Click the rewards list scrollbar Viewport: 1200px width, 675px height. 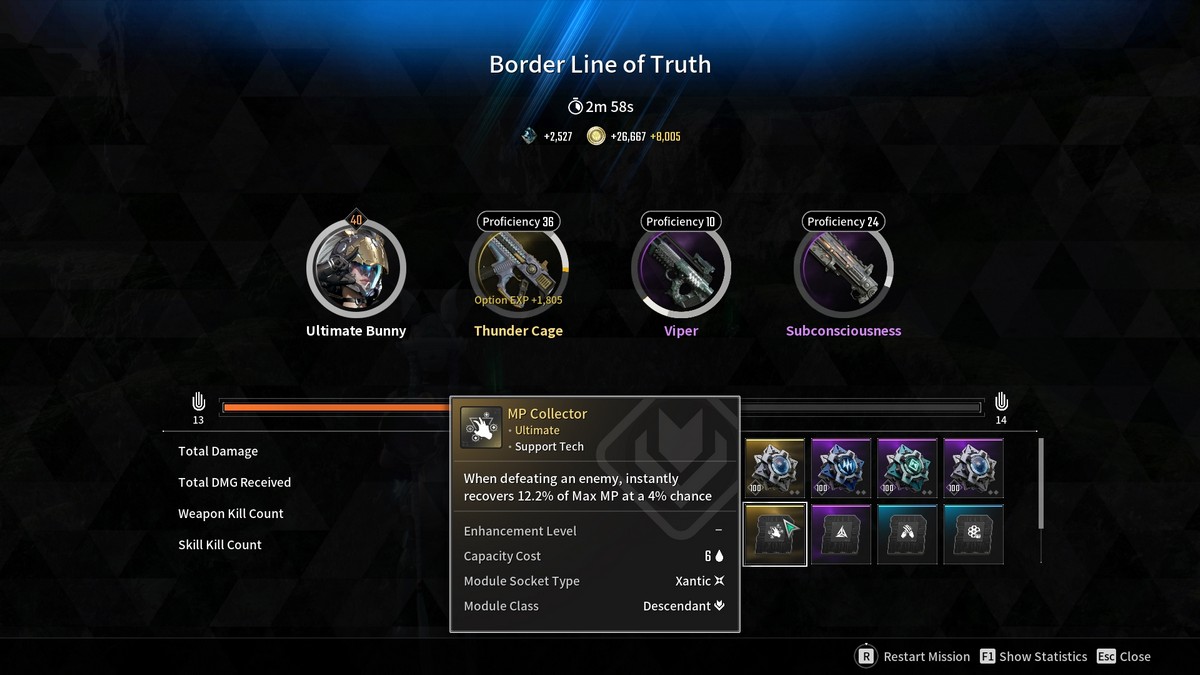click(x=1041, y=483)
